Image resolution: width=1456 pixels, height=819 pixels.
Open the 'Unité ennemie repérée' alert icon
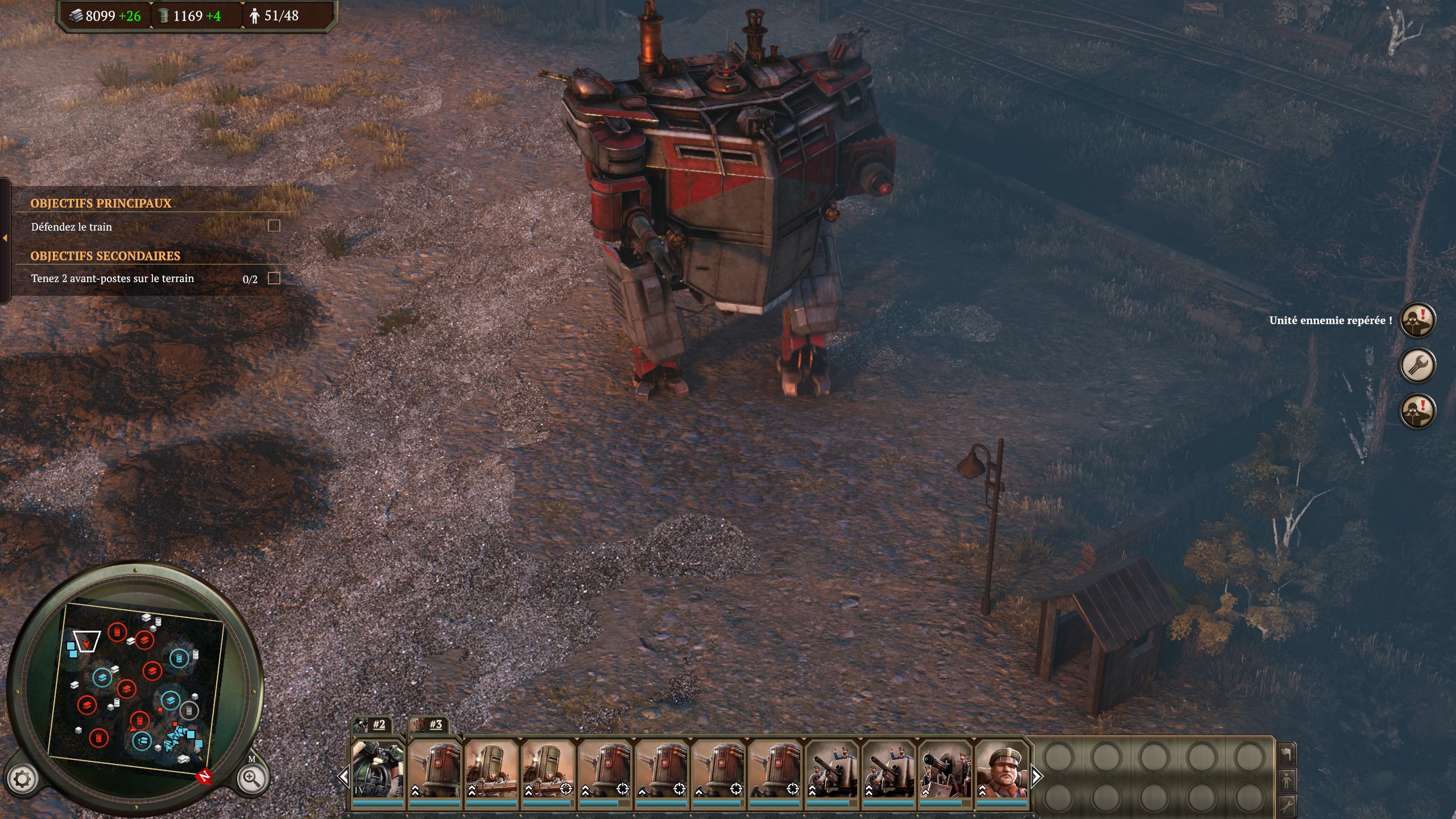1417,320
